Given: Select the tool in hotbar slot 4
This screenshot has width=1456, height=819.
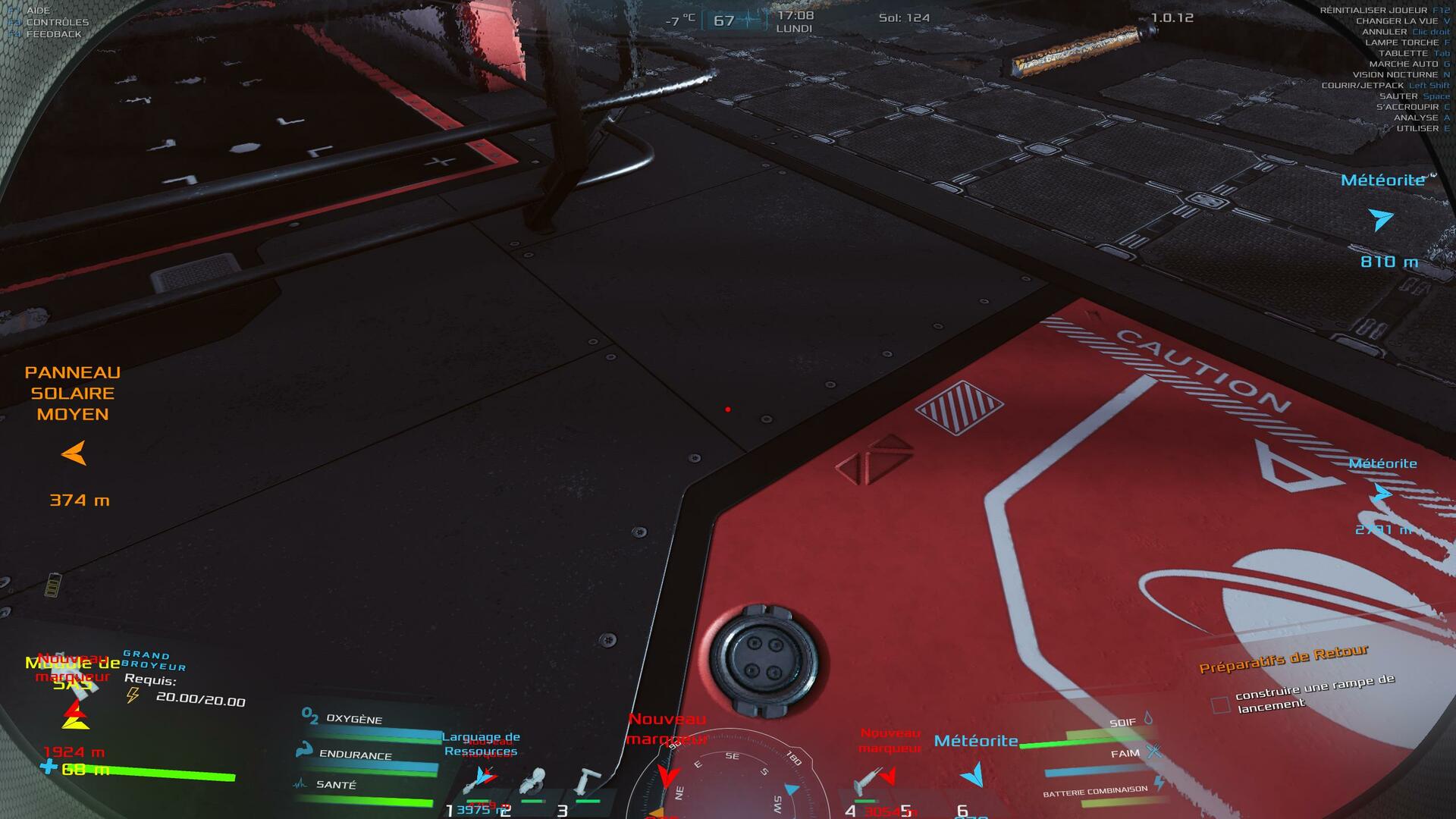Looking at the screenshot, I should [x=868, y=783].
